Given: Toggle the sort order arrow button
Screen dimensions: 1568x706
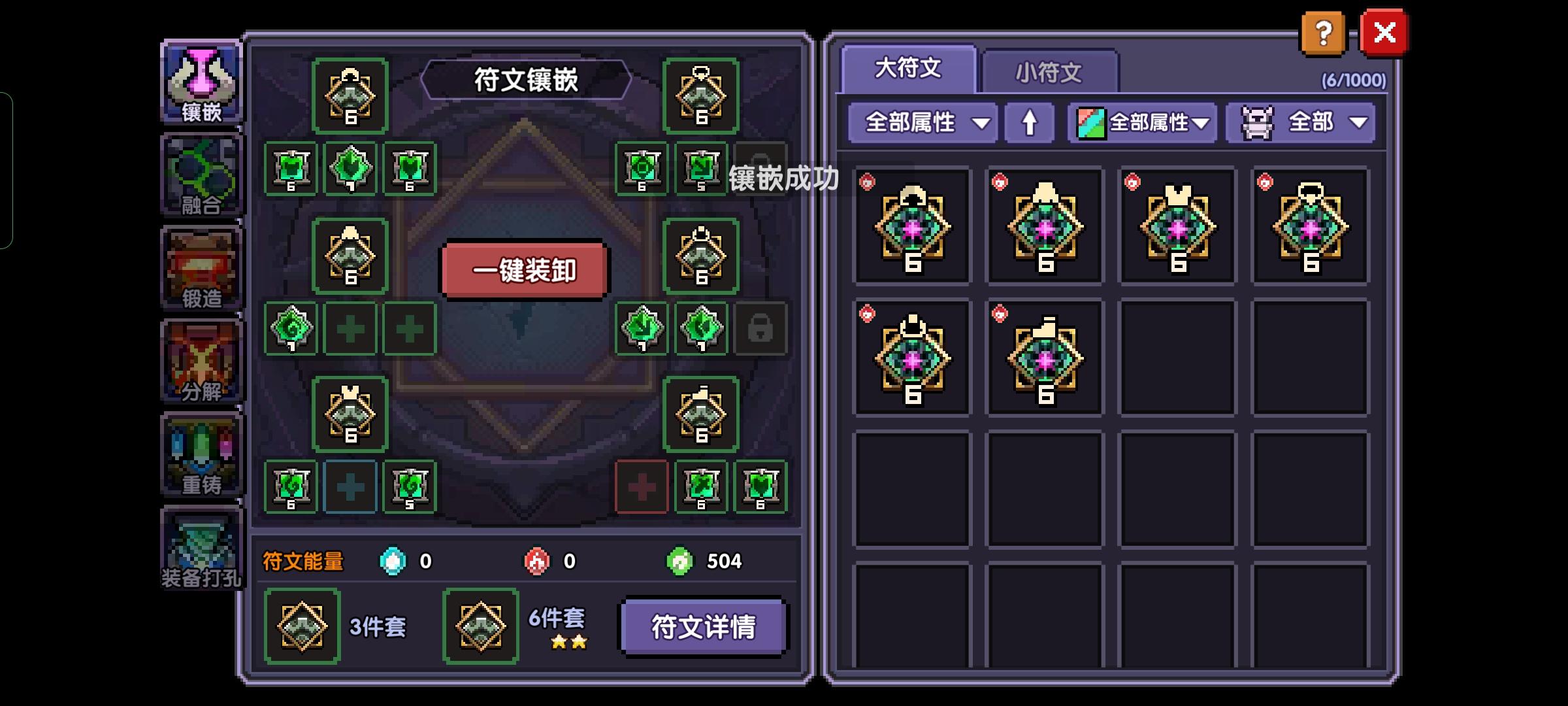Looking at the screenshot, I should [1030, 122].
